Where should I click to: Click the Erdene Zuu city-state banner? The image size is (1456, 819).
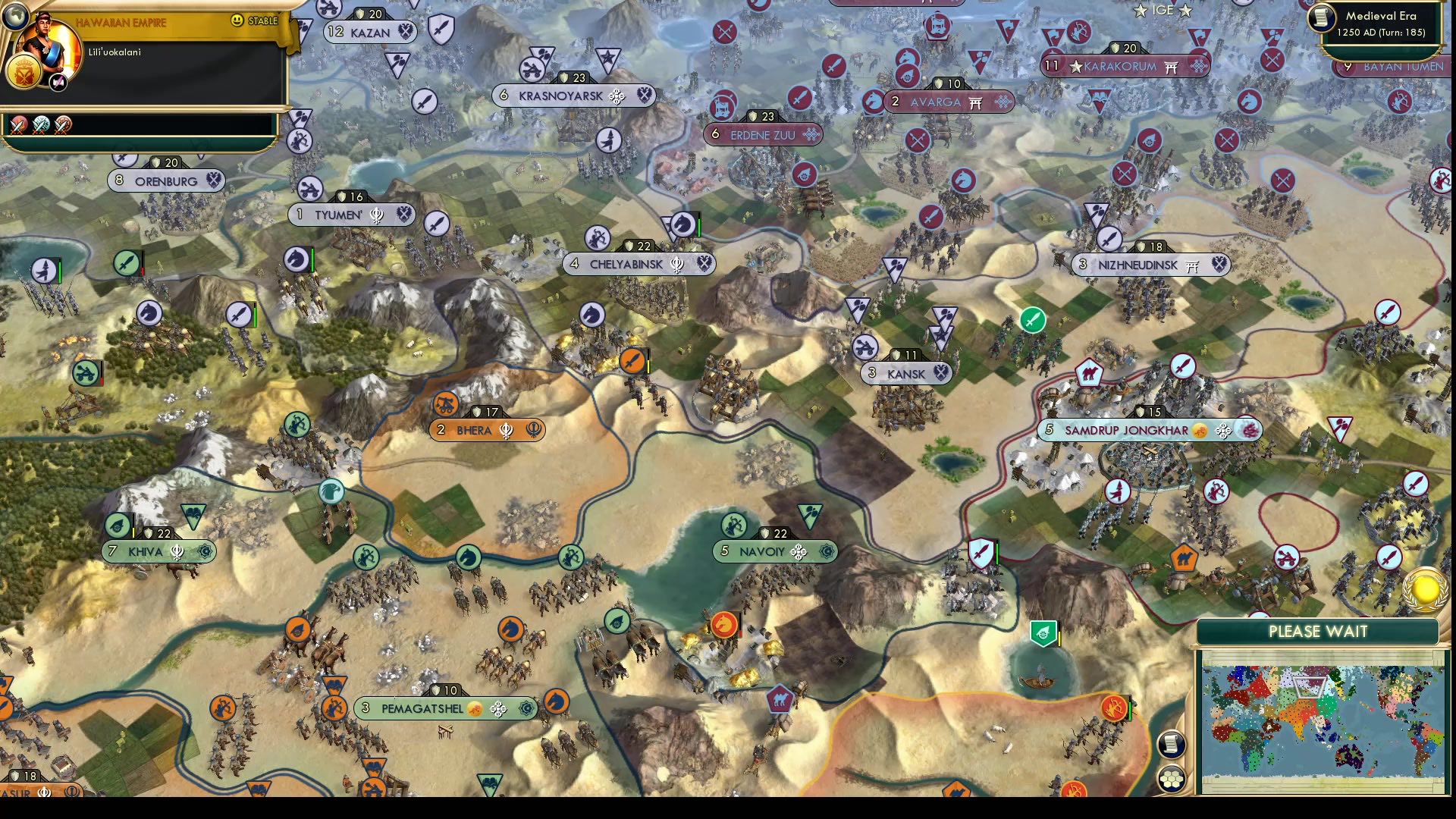(762, 135)
